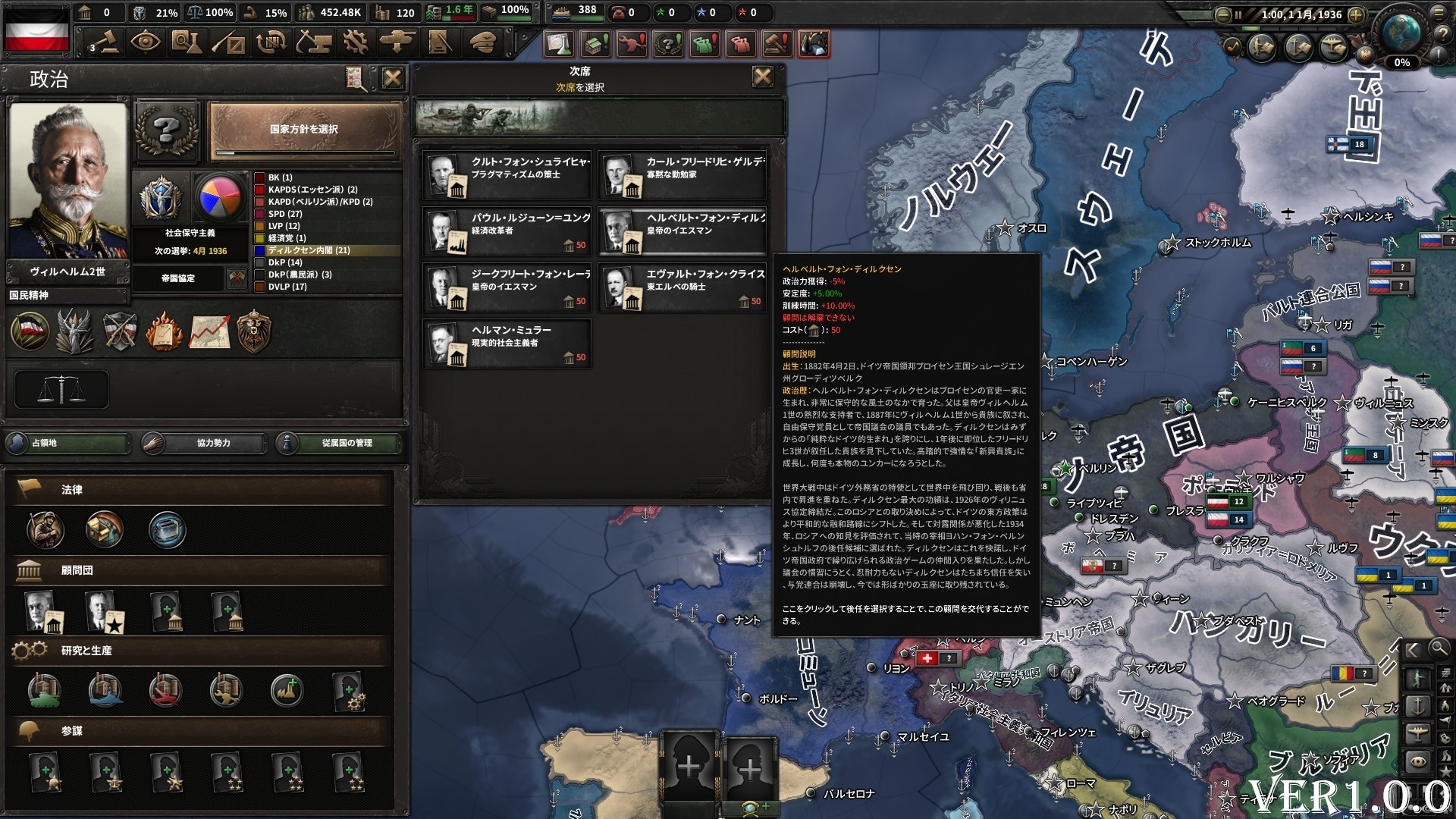The width and height of the screenshot is (1456, 819).
Task: Click the green construction alert icon
Action: pos(597,45)
